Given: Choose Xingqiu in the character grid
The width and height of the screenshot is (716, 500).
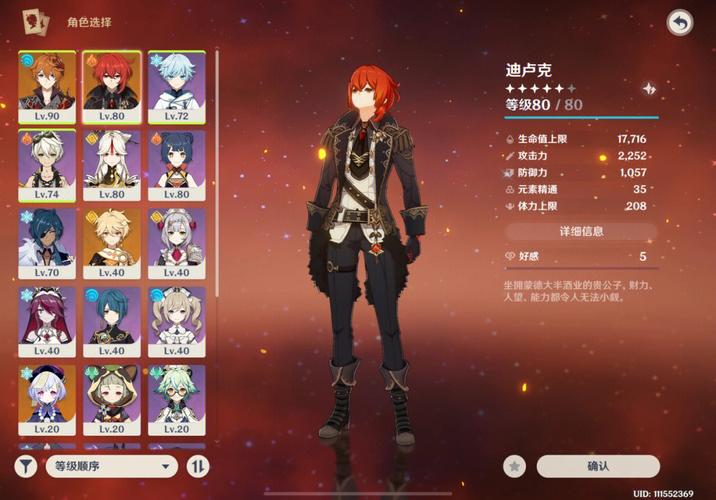Looking at the screenshot, I should [x=111, y=320].
